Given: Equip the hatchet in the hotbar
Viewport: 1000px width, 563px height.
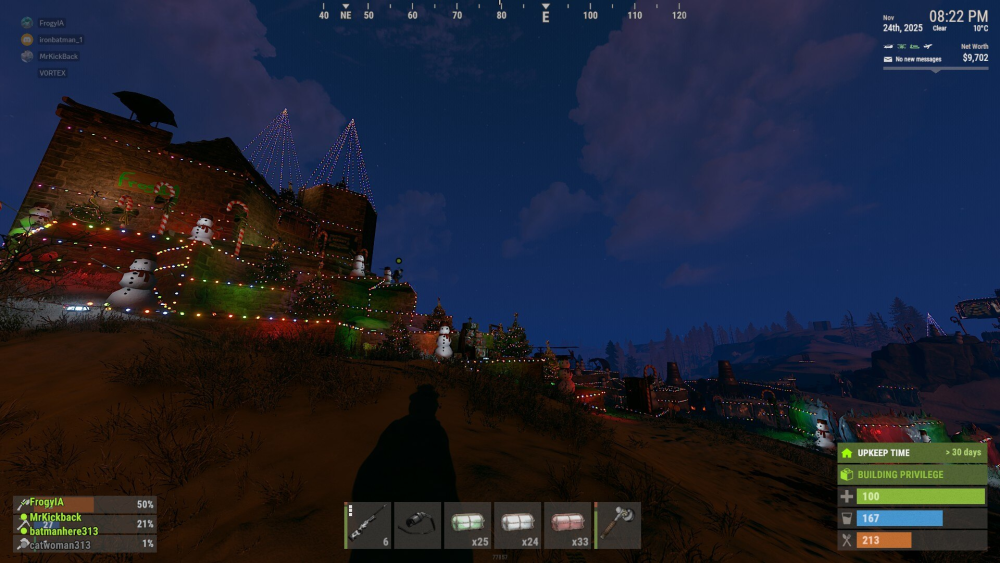Looking at the screenshot, I should [x=618, y=525].
